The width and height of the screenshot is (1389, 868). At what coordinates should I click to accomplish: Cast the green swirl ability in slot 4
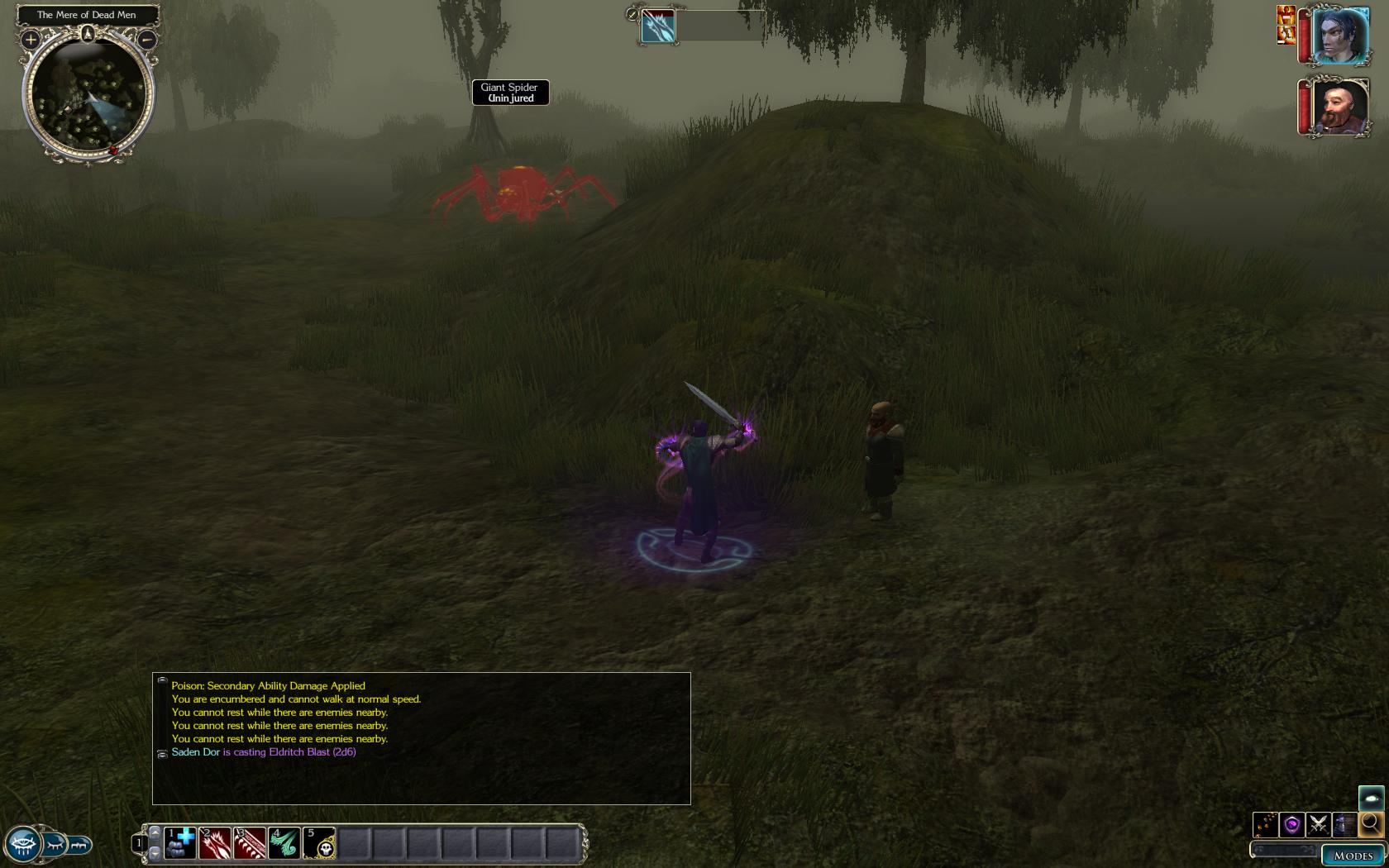point(284,843)
